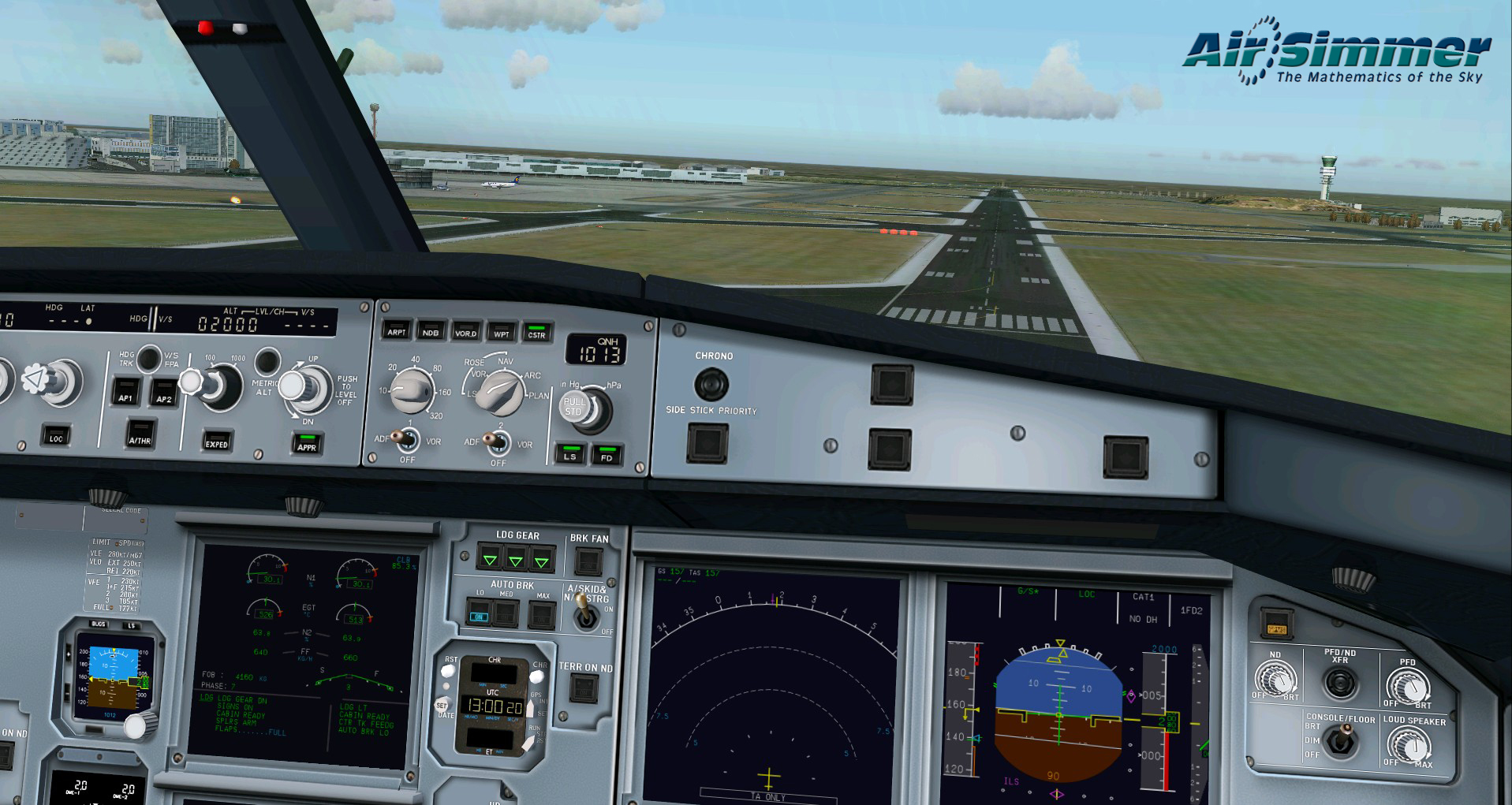The height and width of the screenshot is (805, 1512).
Task: Arm the APPR approach button
Action: pyautogui.click(x=306, y=444)
